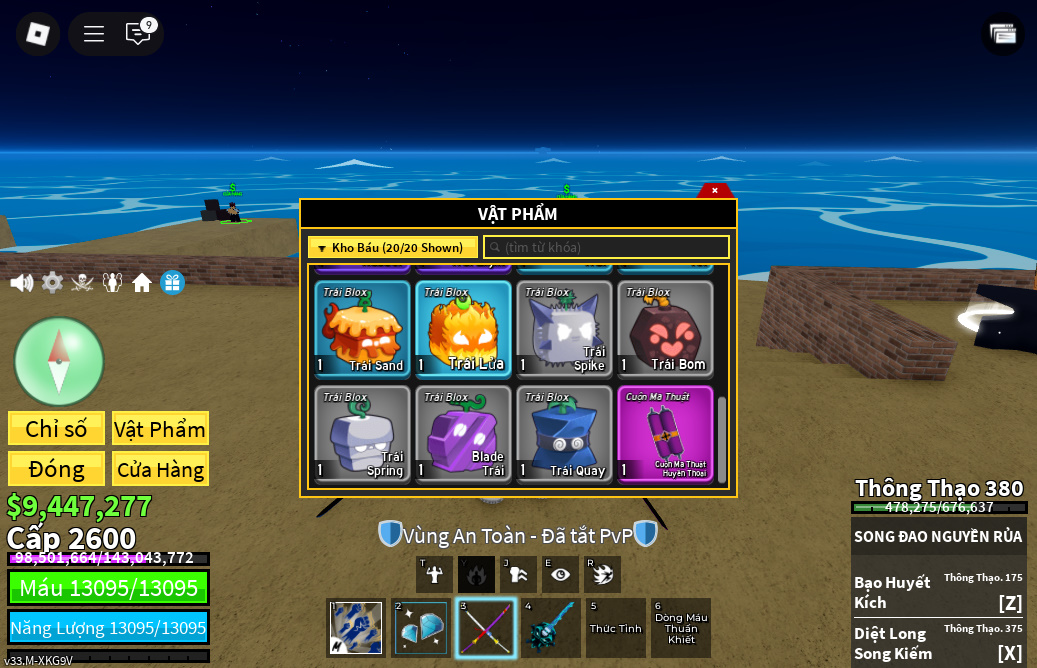1037x668 pixels.
Task: Open the Roblox chat button
Action: click(138, 34)
